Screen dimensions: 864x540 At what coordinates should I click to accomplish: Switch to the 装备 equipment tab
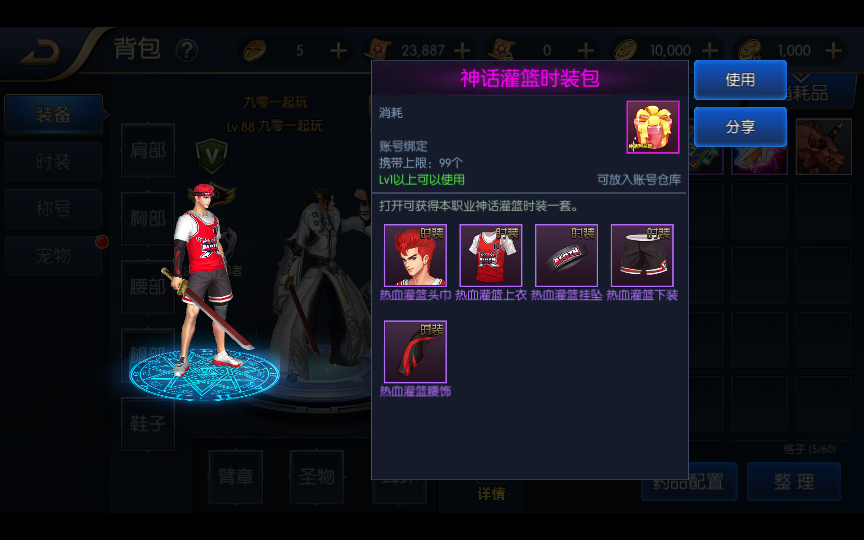53,115
